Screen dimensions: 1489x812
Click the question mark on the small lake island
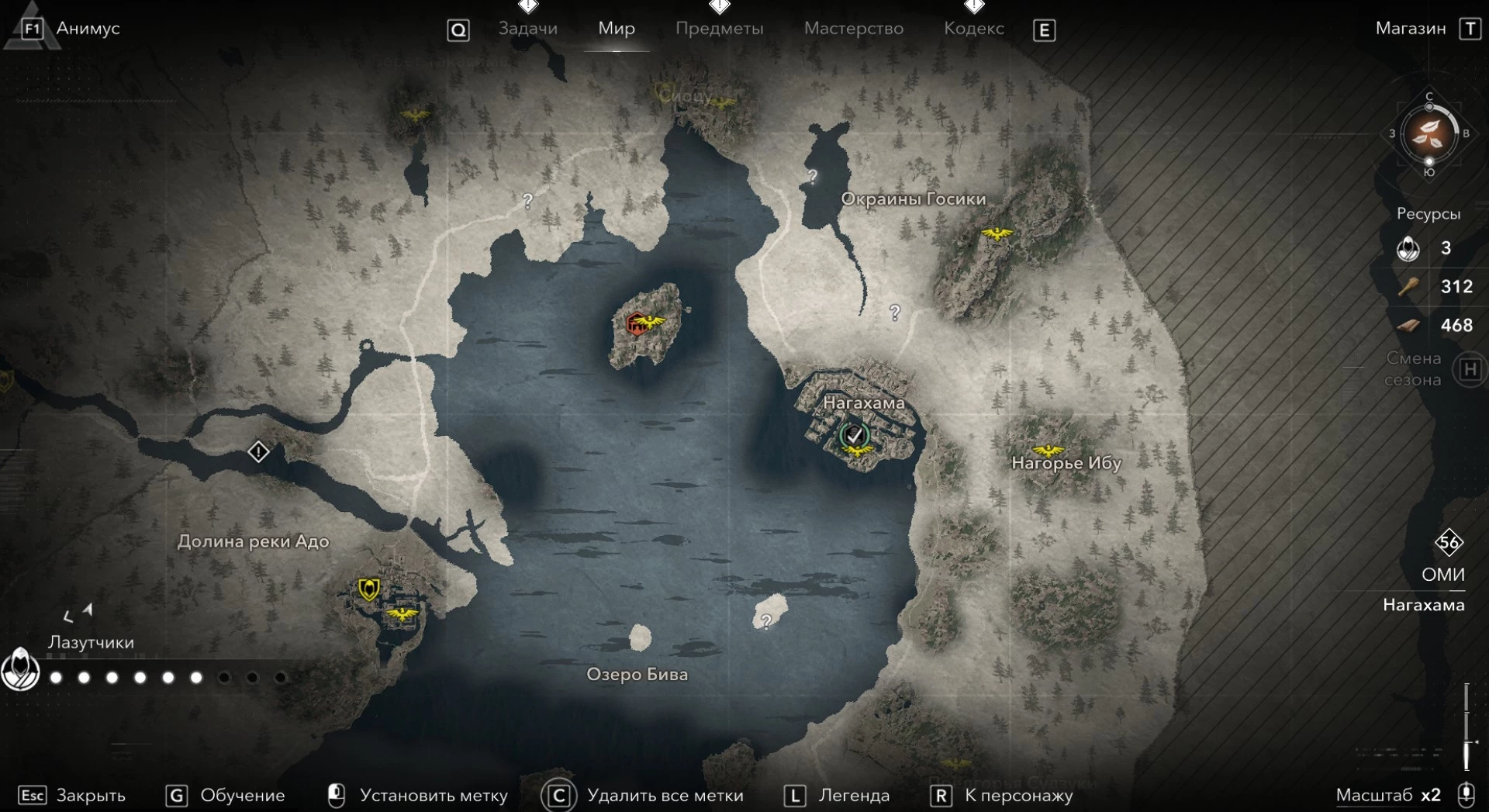point(766,621)
